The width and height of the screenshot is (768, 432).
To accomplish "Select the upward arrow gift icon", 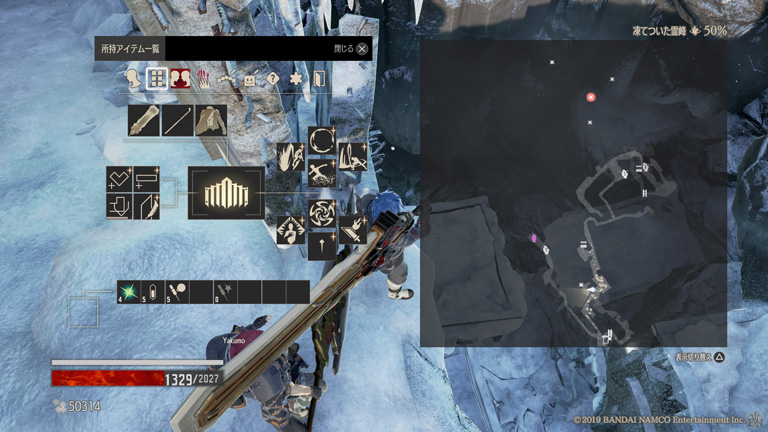I will click(x=322, y=245).
